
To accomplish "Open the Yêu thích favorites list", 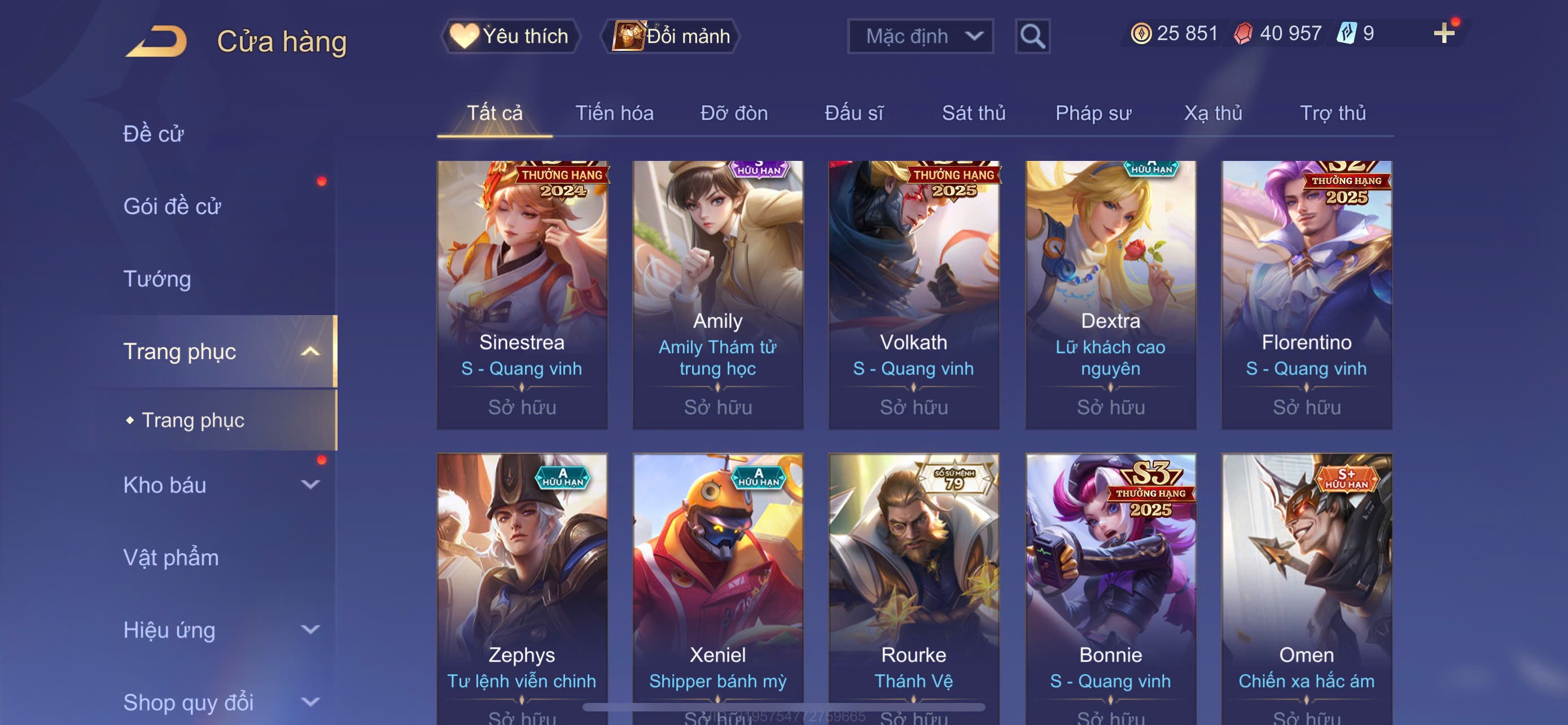I will tap(511, 36).
